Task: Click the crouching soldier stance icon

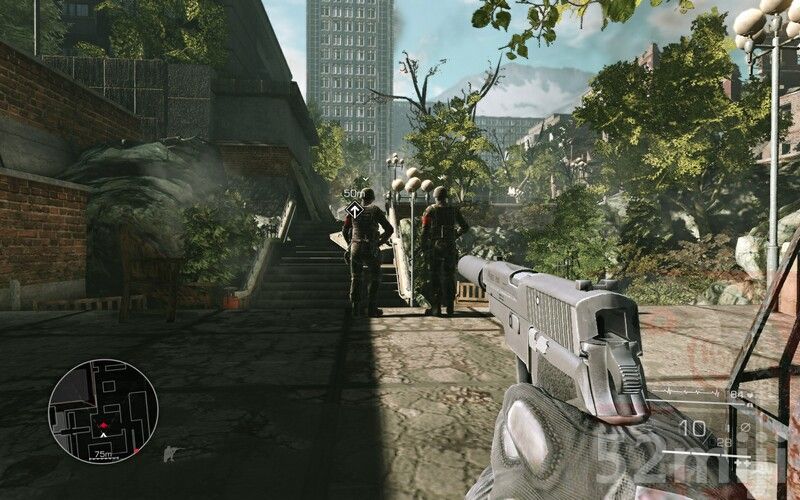Action: 170,454
